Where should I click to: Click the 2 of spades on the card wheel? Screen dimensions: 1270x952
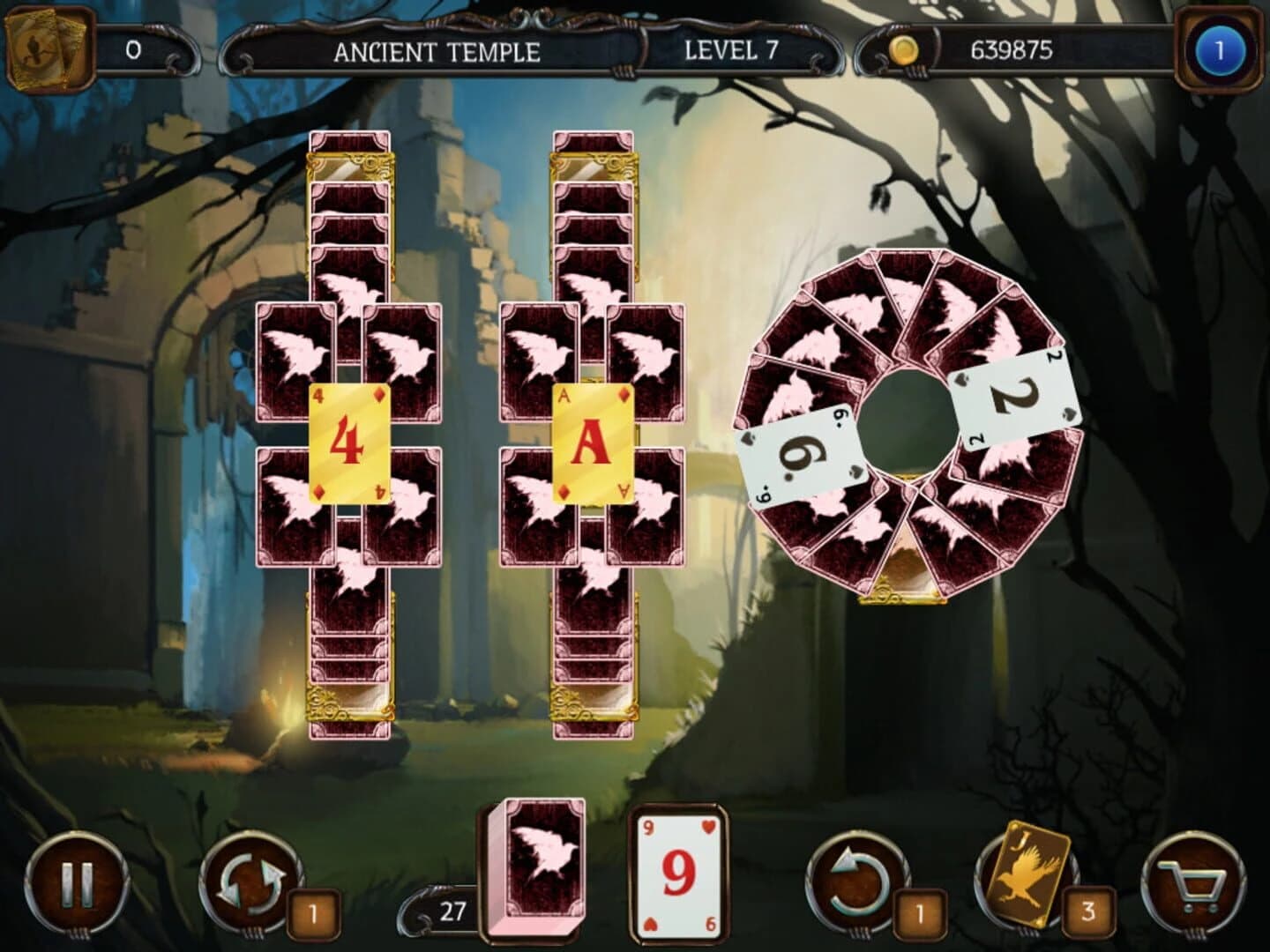1011,395
